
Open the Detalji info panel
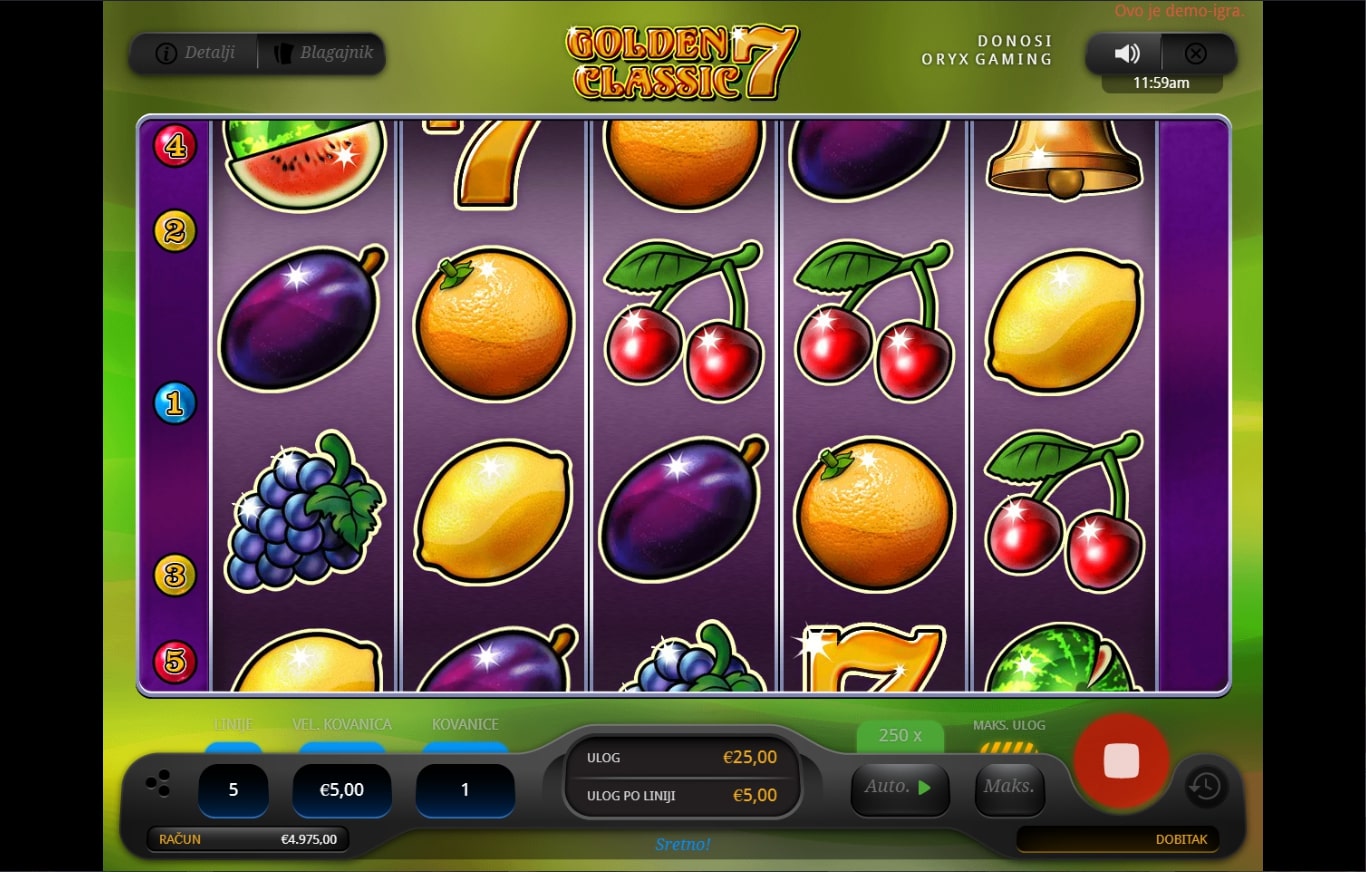(x=195, y=53)
